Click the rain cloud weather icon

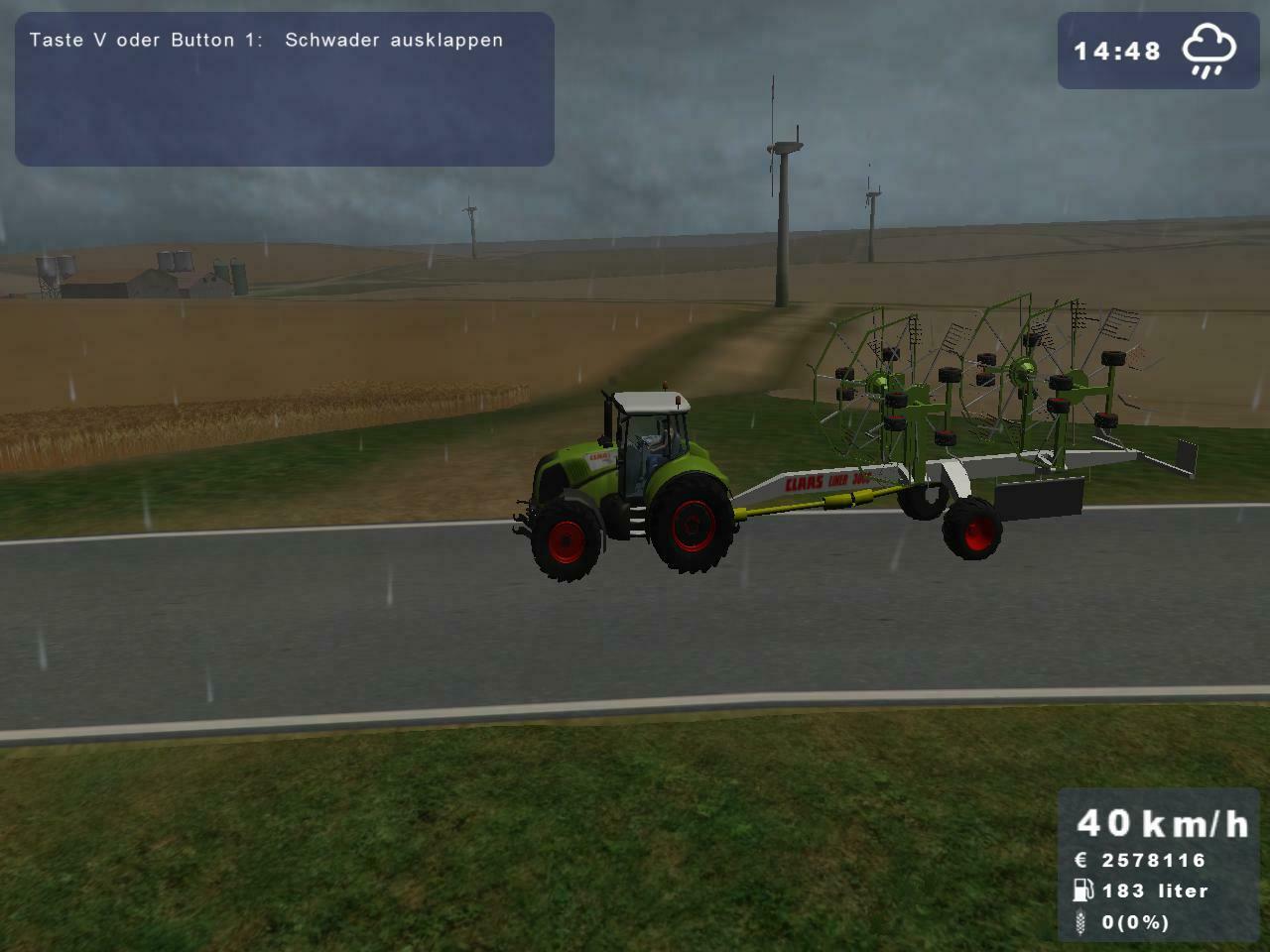coord(1206,50)
